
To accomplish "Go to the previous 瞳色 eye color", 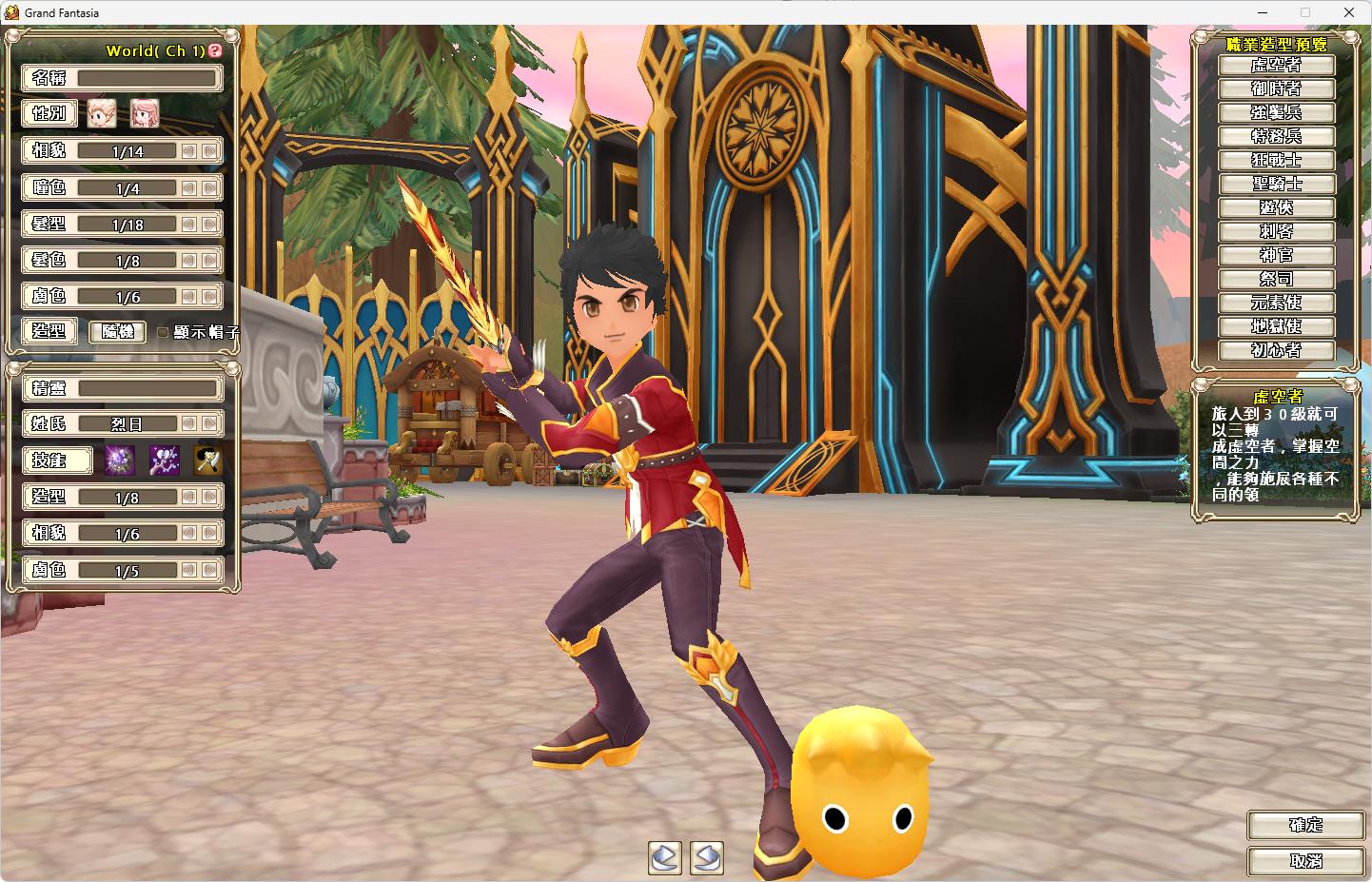I will [189, 188].
